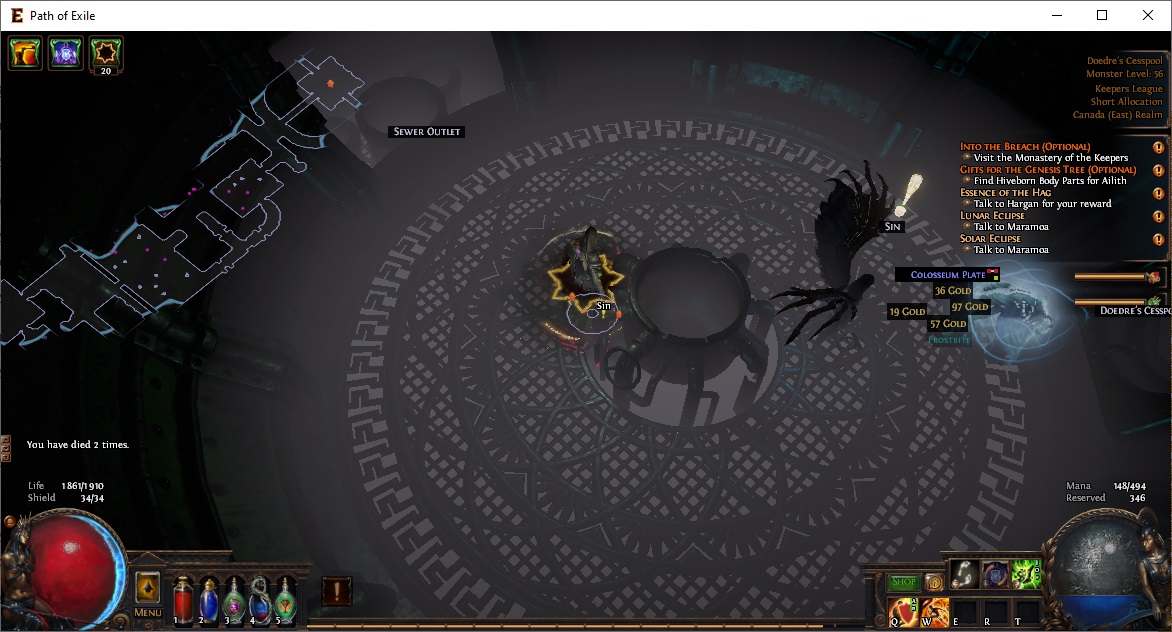The width and height of the screenshot is (1172, 632).
Task: Open the Menu button beside the life globe
Action: click(x=147, y=612)
